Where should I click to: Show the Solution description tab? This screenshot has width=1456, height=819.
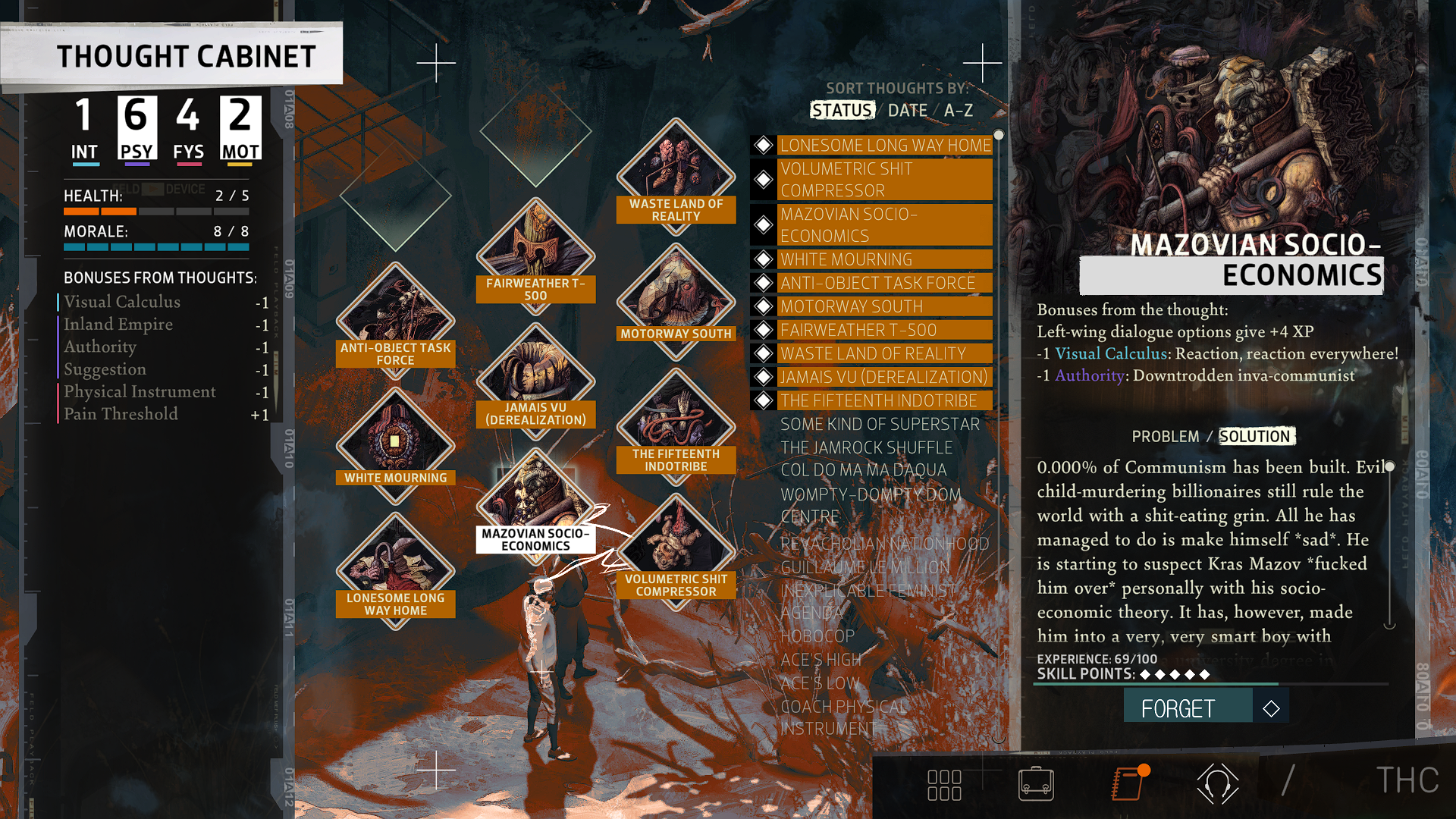(x=1255, y=437)
